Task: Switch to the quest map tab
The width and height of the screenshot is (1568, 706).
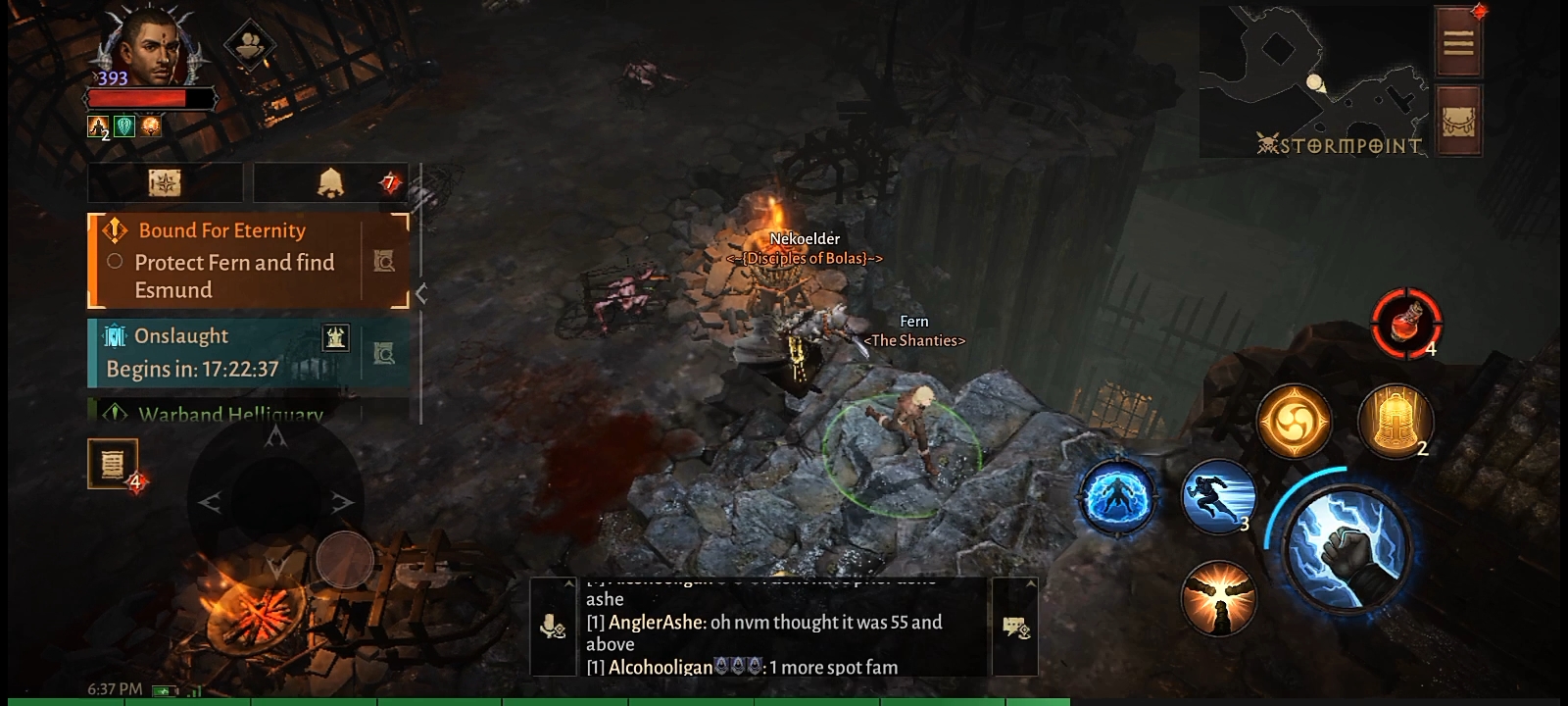Action: 165,182
